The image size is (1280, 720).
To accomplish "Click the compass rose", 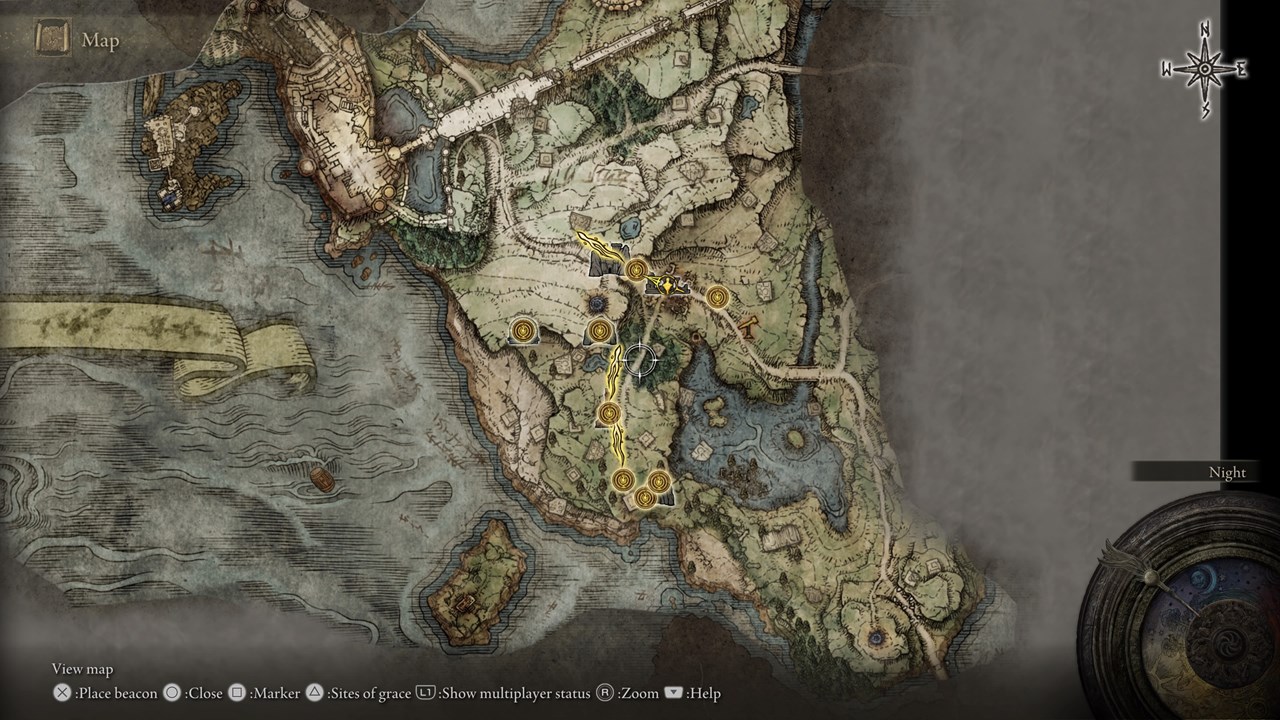I will click(x=1204, y=69).
